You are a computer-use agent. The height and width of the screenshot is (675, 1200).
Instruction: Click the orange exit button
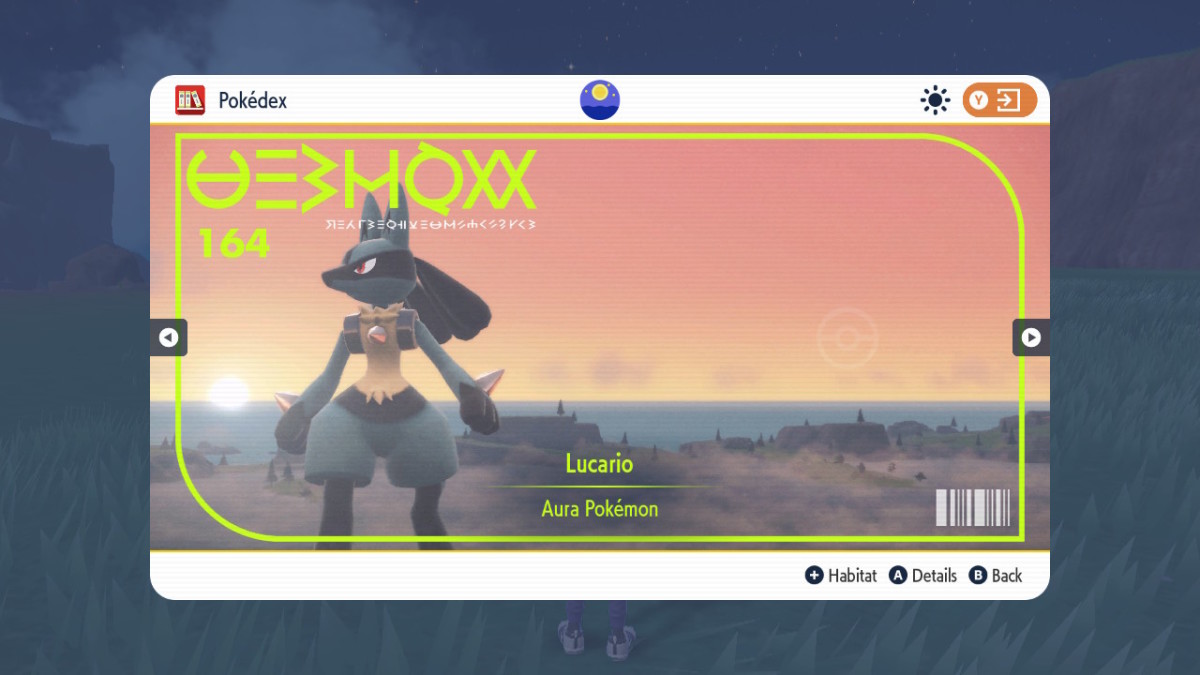tap(999, 100)
